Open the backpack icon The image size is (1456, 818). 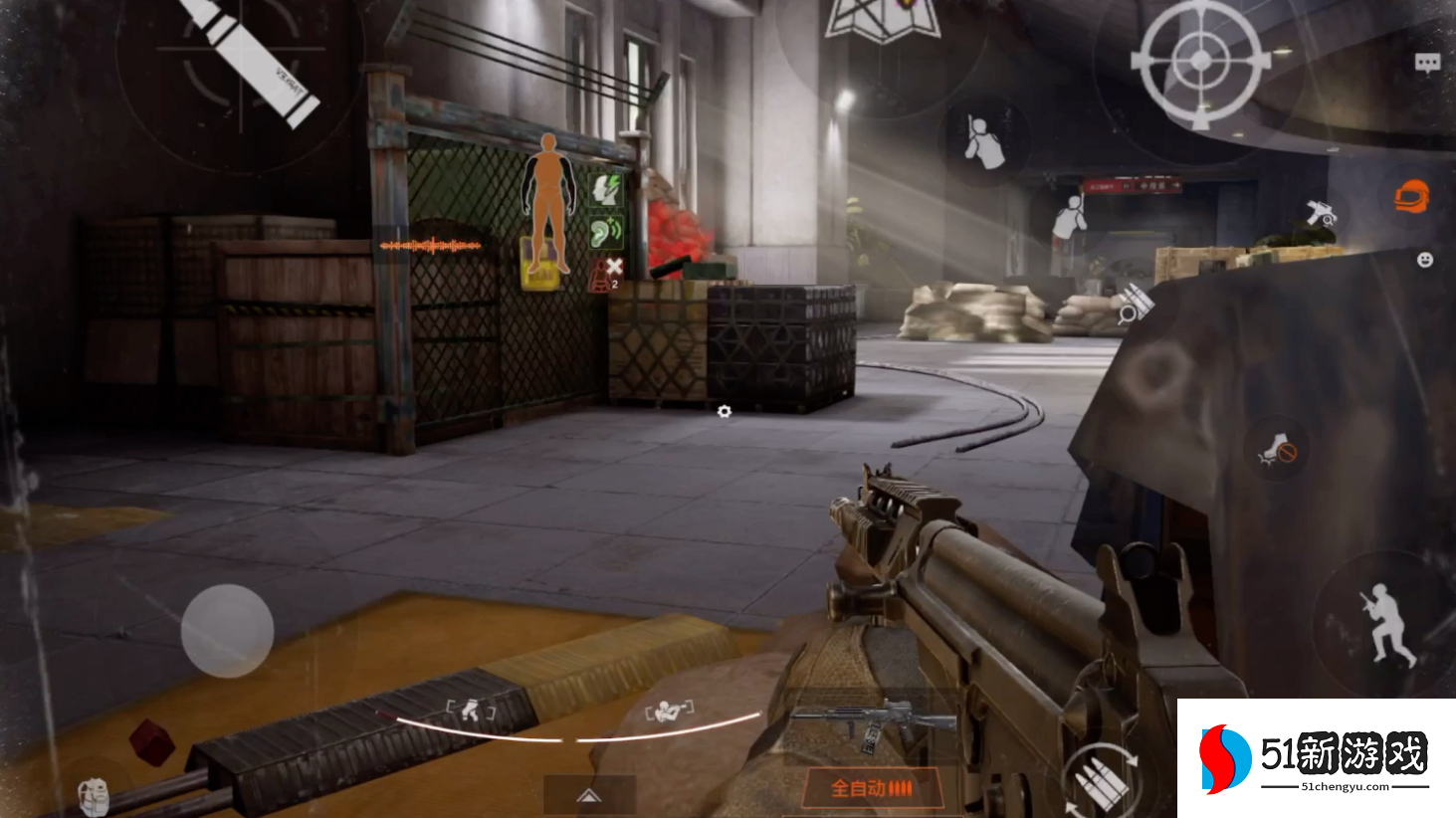coord(93,795)
